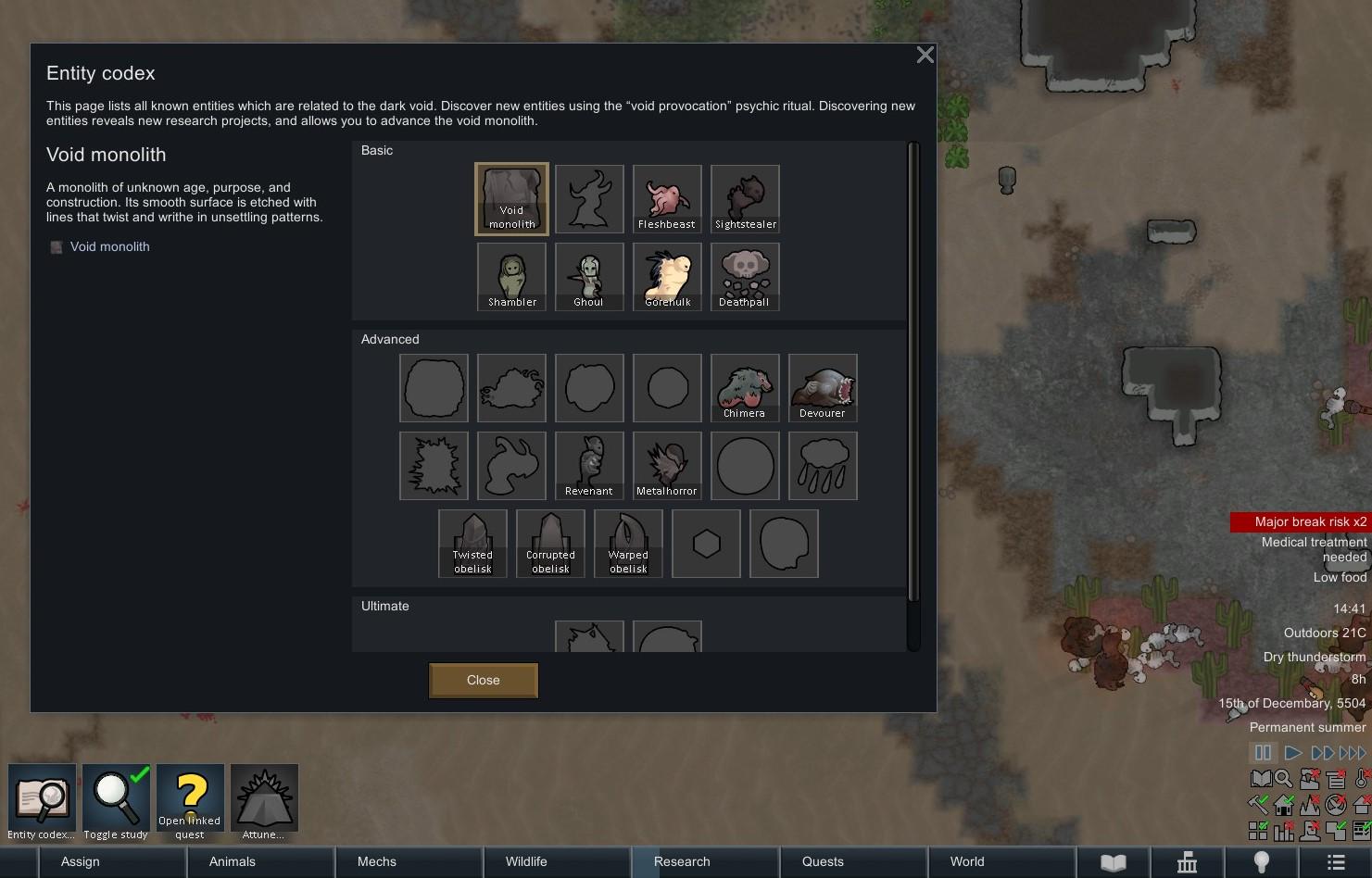
Task: Open the learning helper book icon
Action: pyautogui.click(x=1260, y=779)
